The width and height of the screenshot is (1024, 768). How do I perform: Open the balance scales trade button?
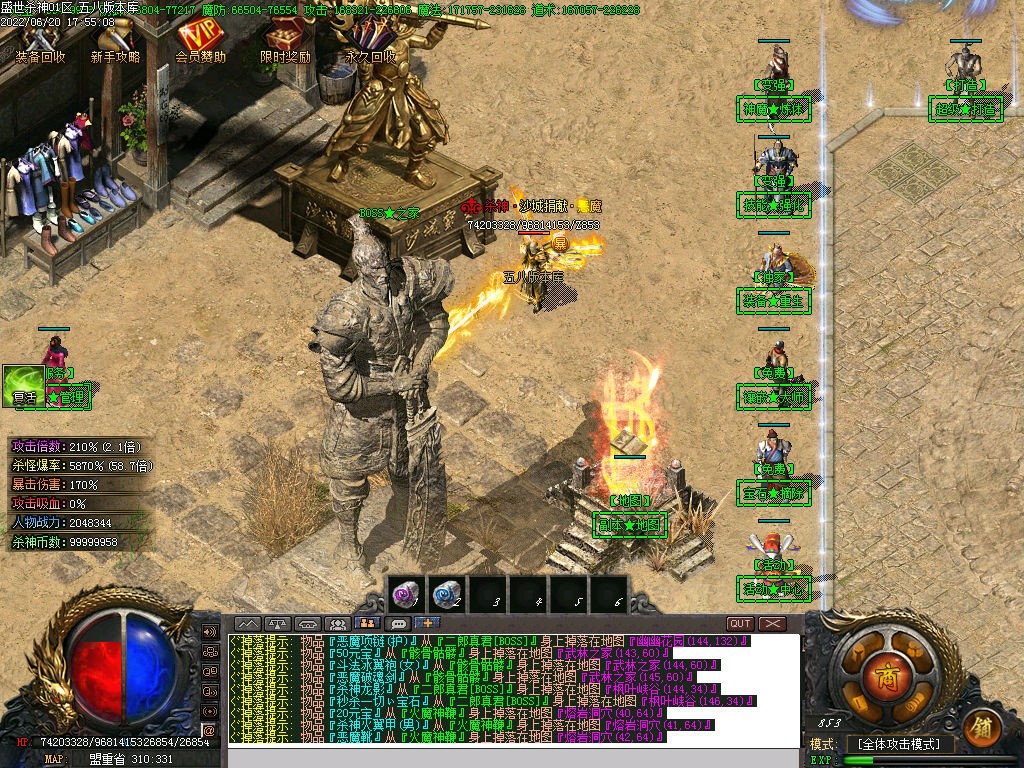tap(277, 623)
